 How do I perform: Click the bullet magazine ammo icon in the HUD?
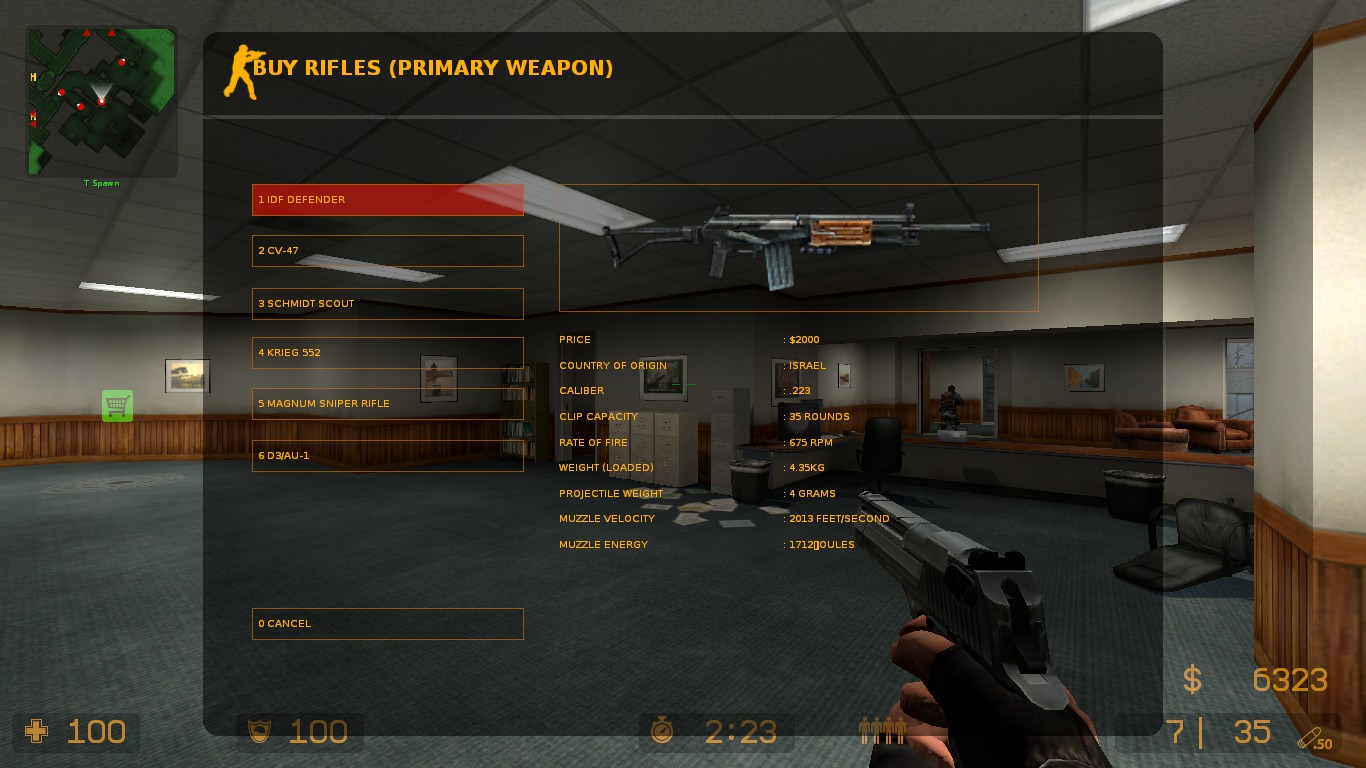tap(882, 731)
